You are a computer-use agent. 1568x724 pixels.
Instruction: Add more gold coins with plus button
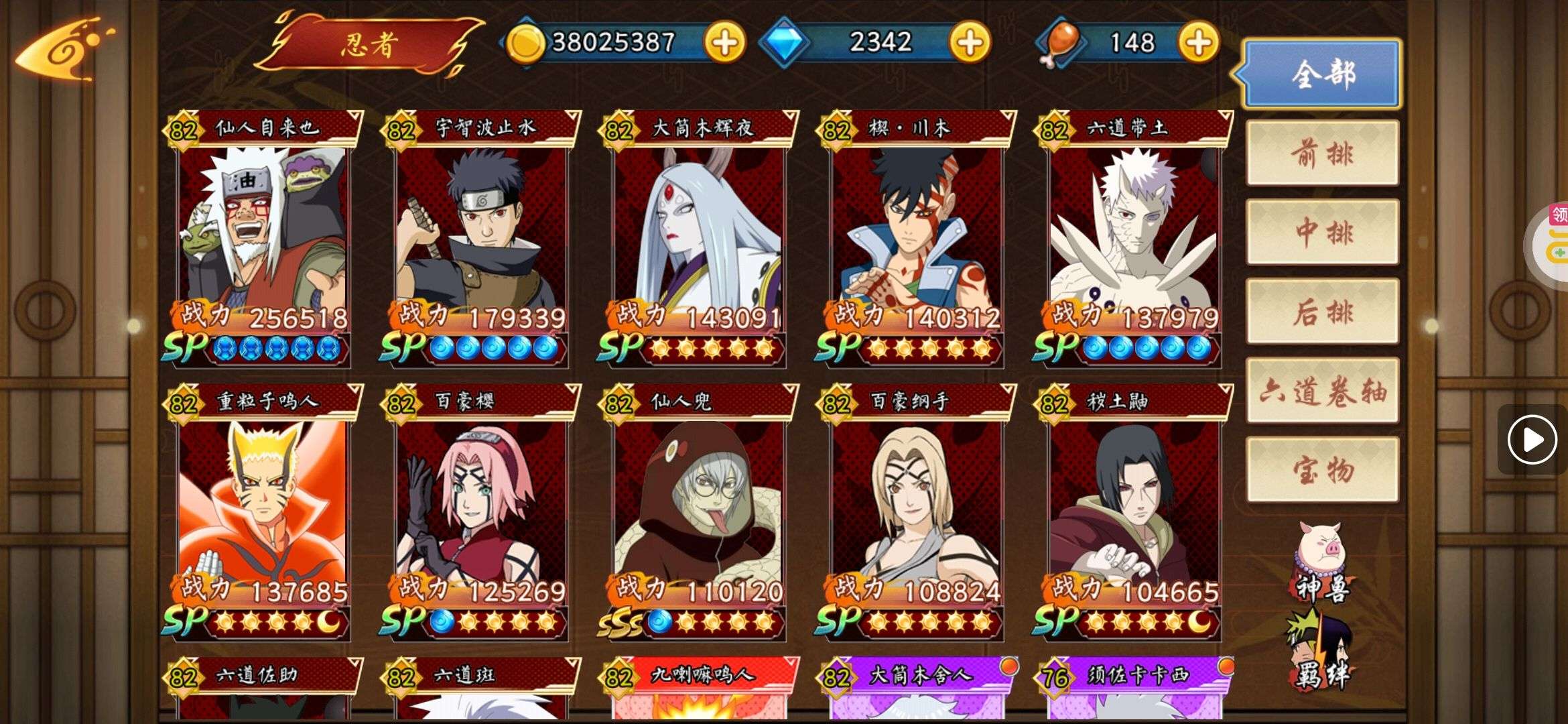724,43
